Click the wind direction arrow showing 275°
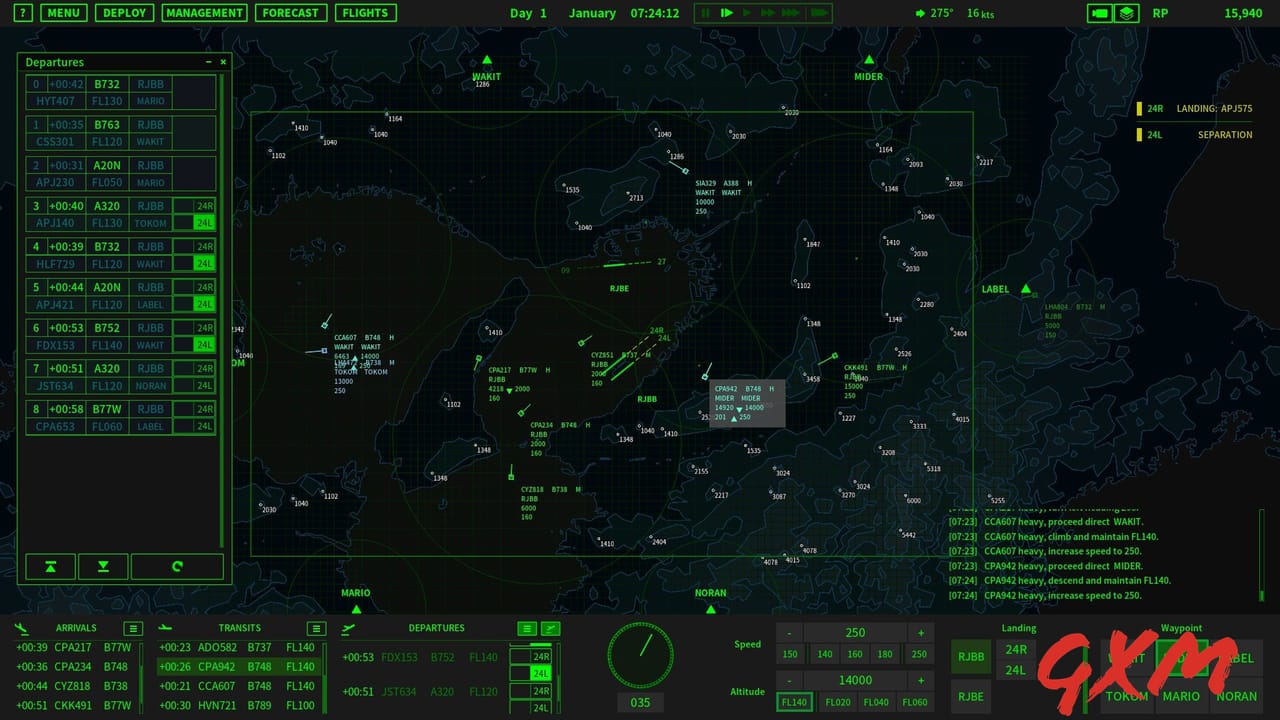 [x=918, y=13]
